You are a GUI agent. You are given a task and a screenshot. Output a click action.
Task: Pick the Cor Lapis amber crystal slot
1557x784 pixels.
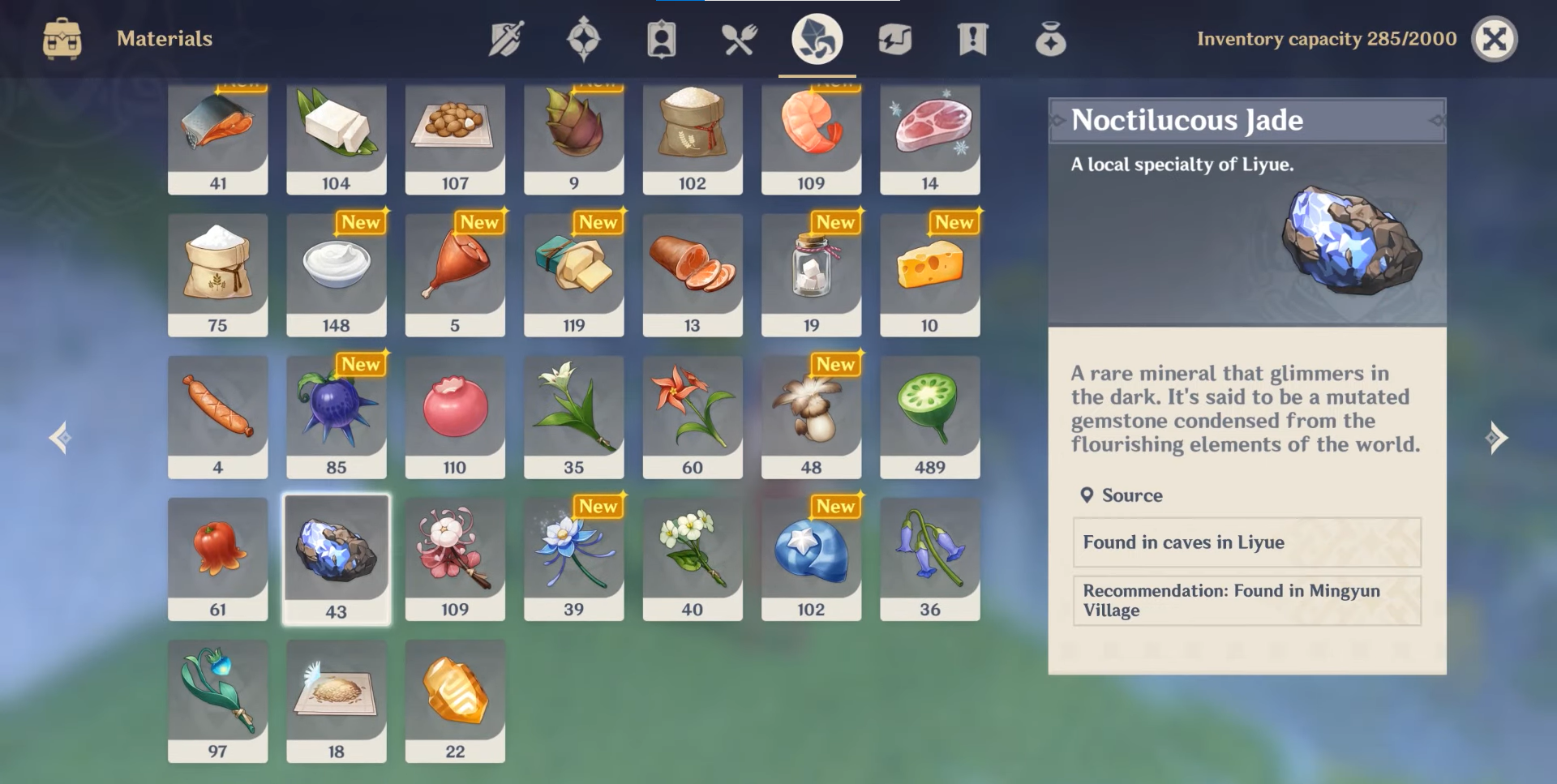pyautogui.click(x=455, y=701)
